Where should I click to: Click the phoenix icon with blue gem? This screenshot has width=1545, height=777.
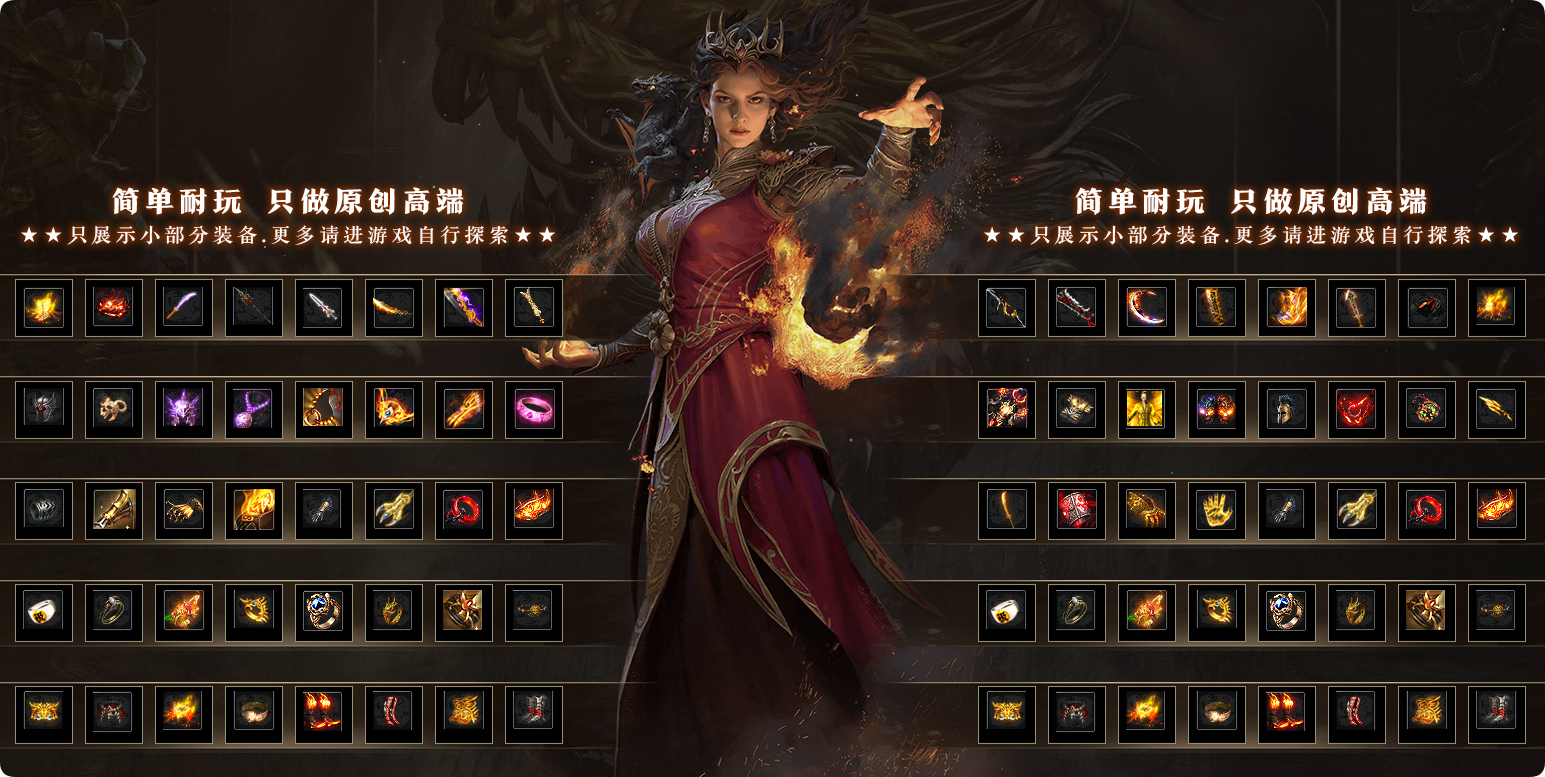click(x=394, y=409)
